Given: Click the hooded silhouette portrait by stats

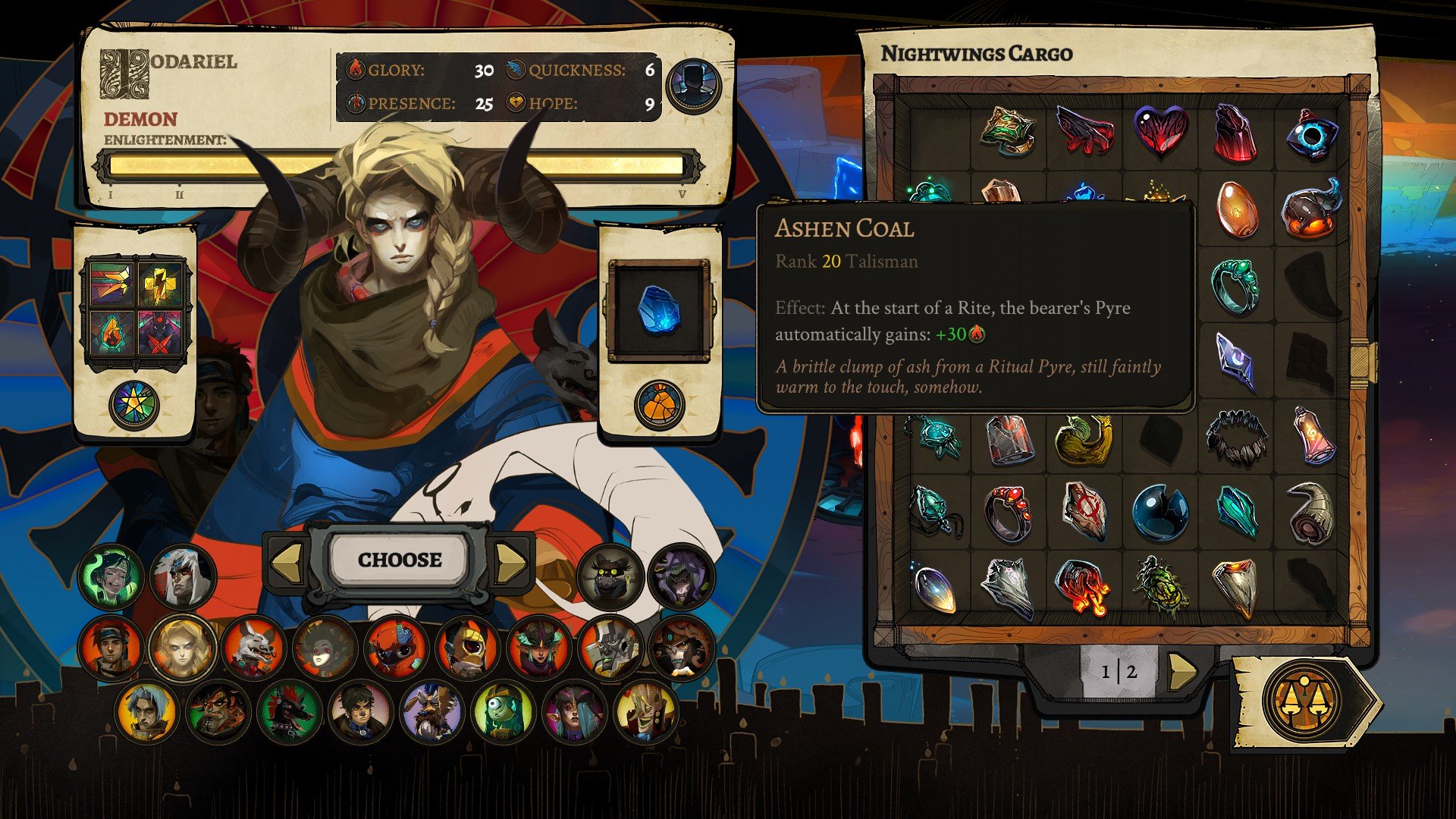Looking at the screenshot, I should (693, 85).
